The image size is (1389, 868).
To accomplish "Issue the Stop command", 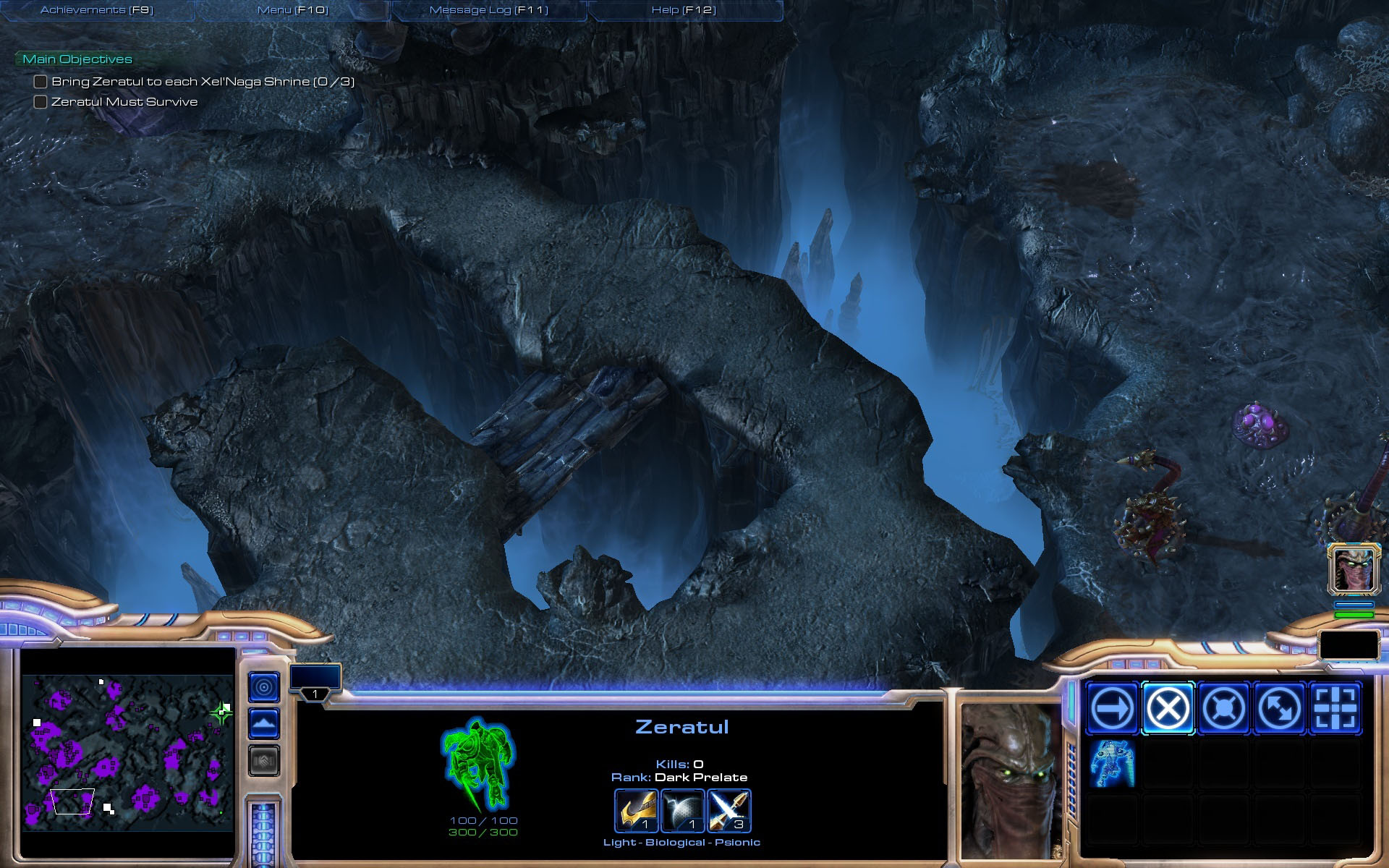I will click(1168, 708).
